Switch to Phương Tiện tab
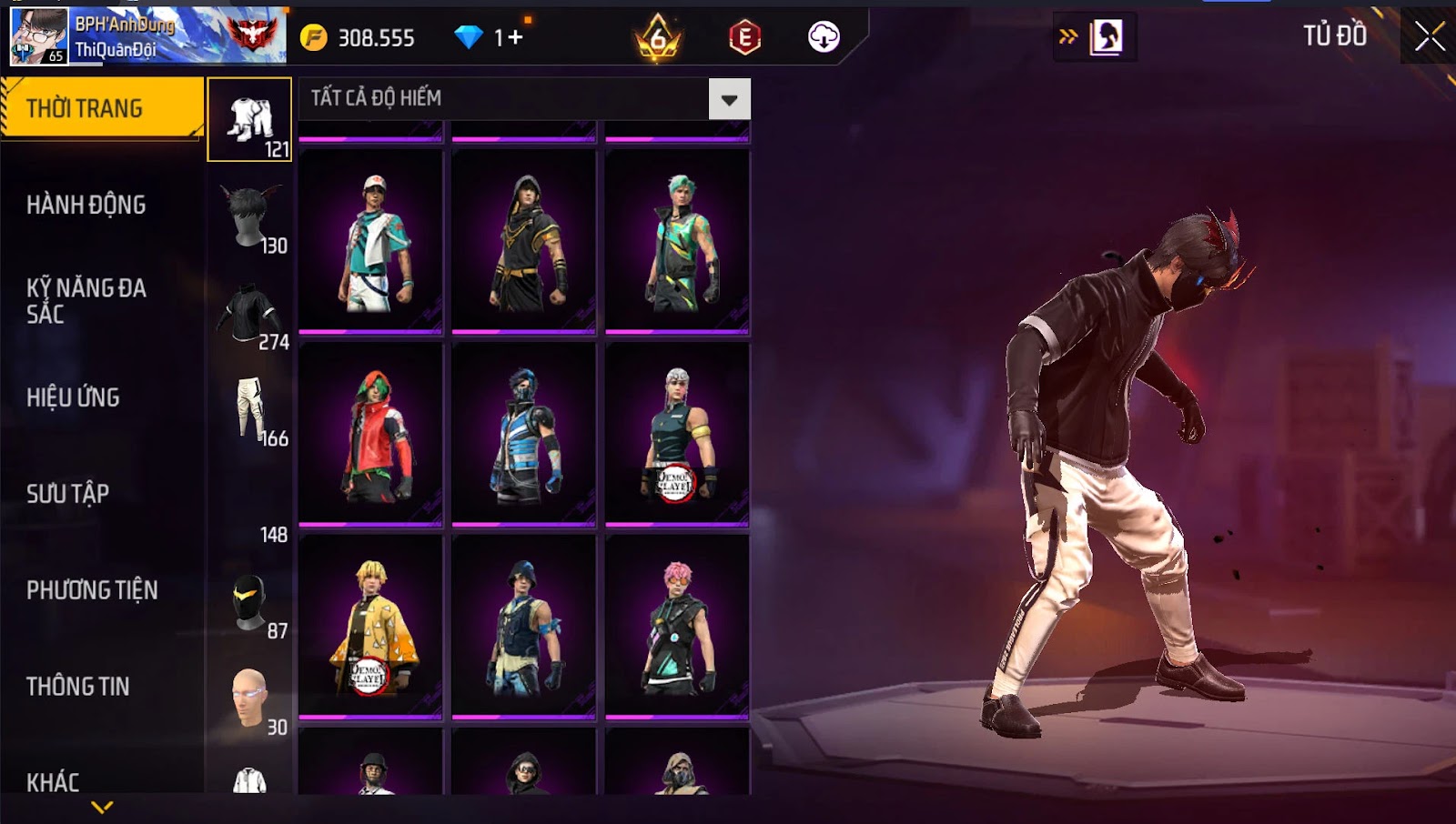The image size is (1456, 824). tap(92, 590)
